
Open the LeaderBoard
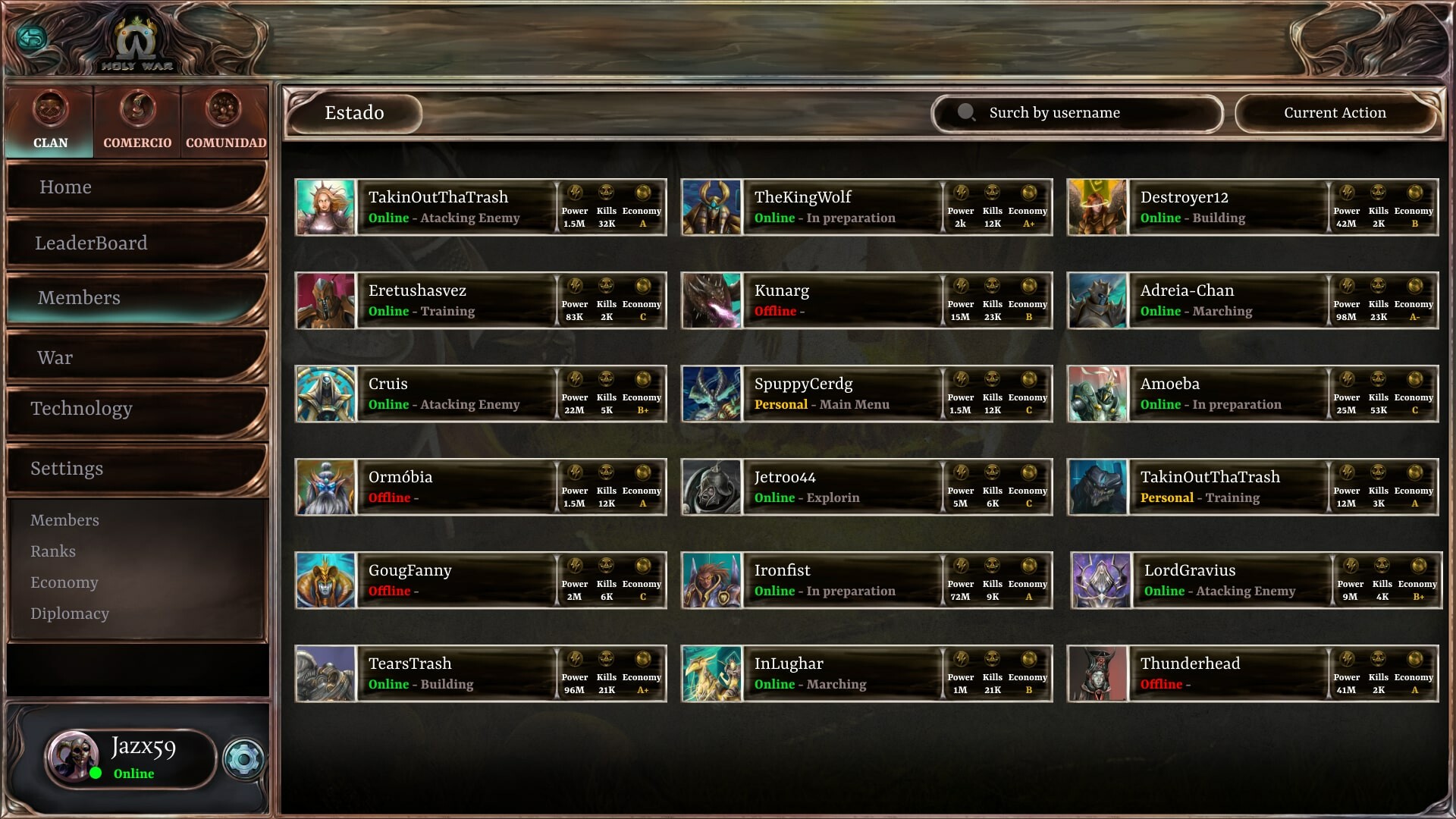[91, 243]
